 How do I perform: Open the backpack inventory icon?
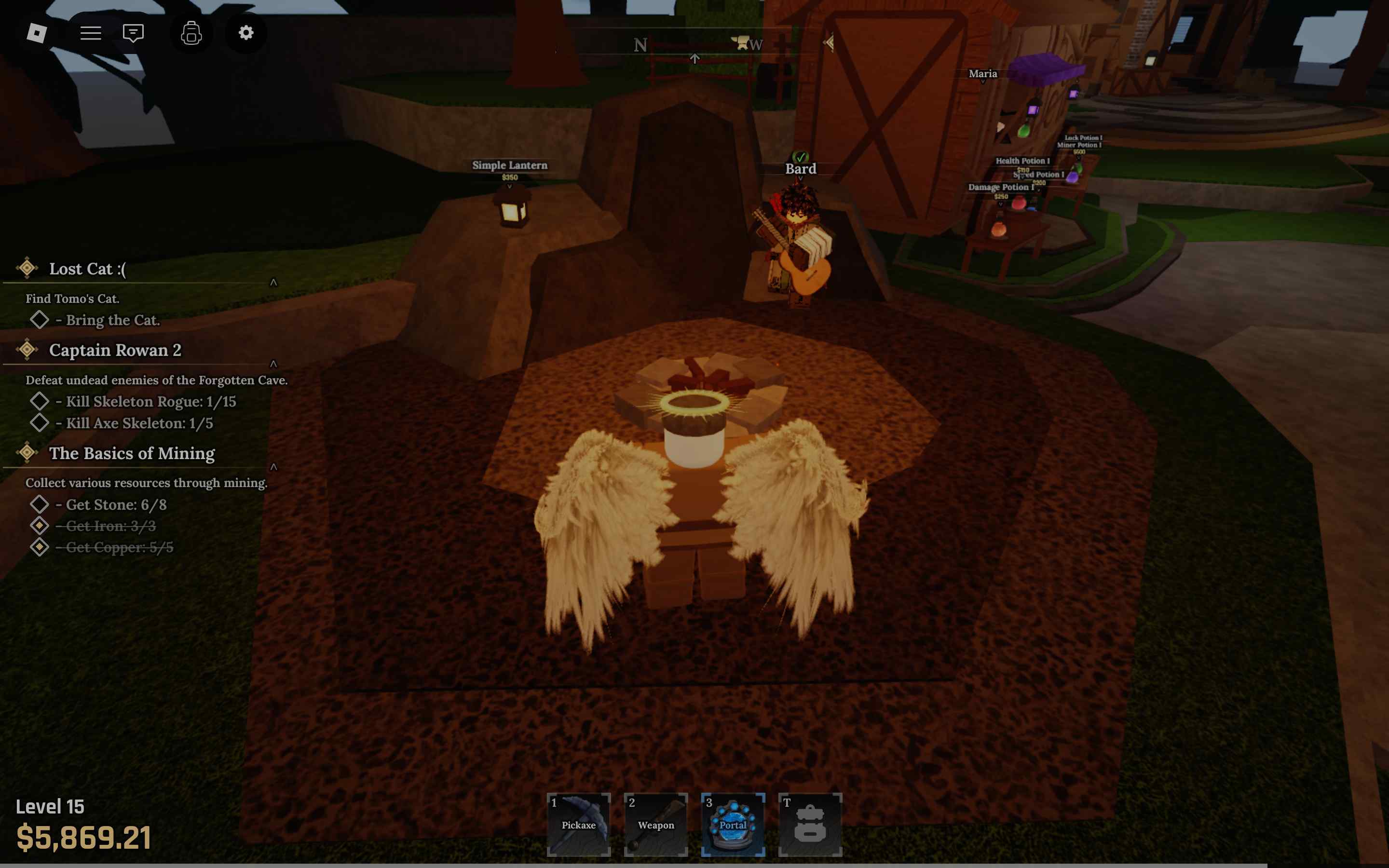tap(191, 33)
